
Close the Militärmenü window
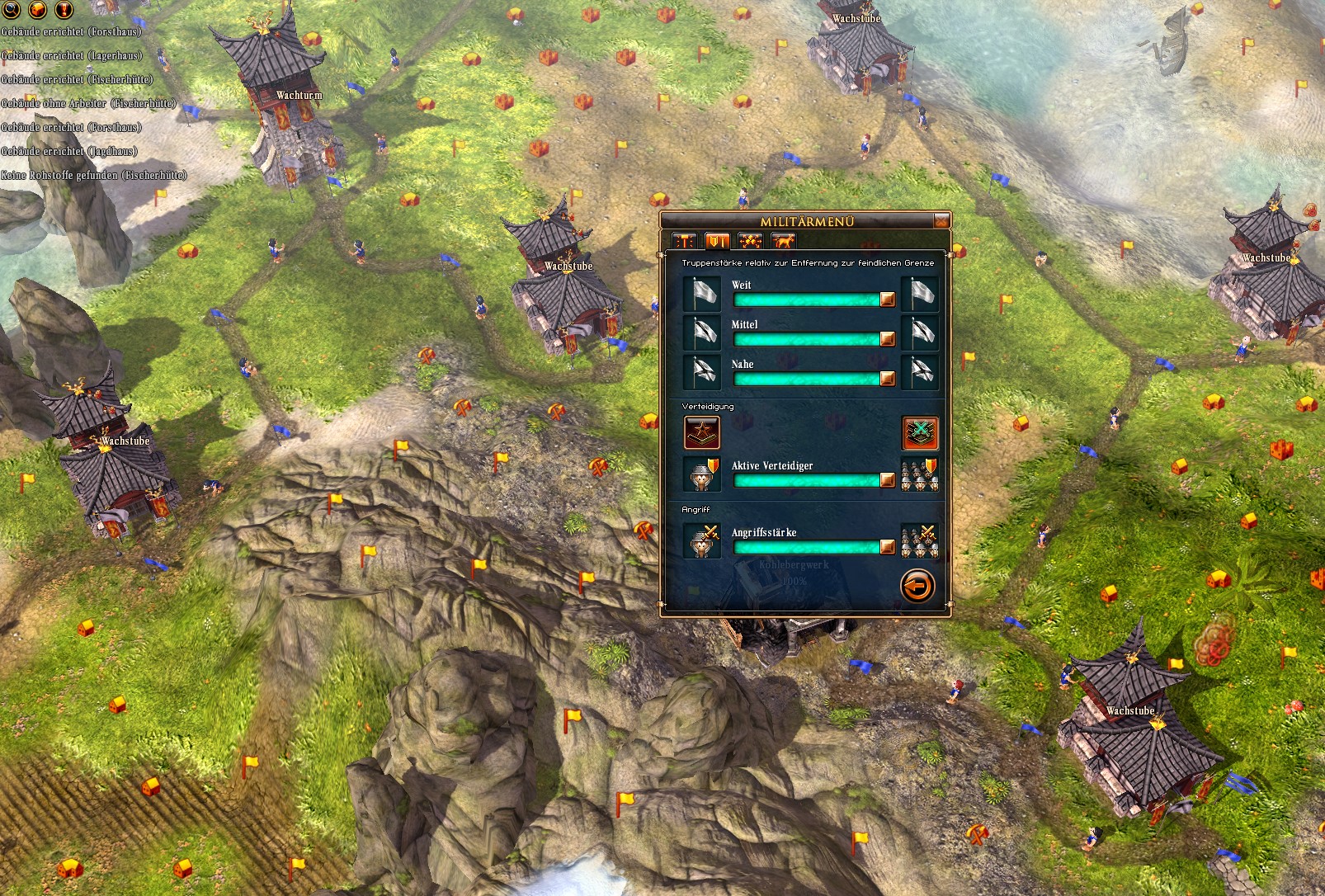click(x=941, y=221)
